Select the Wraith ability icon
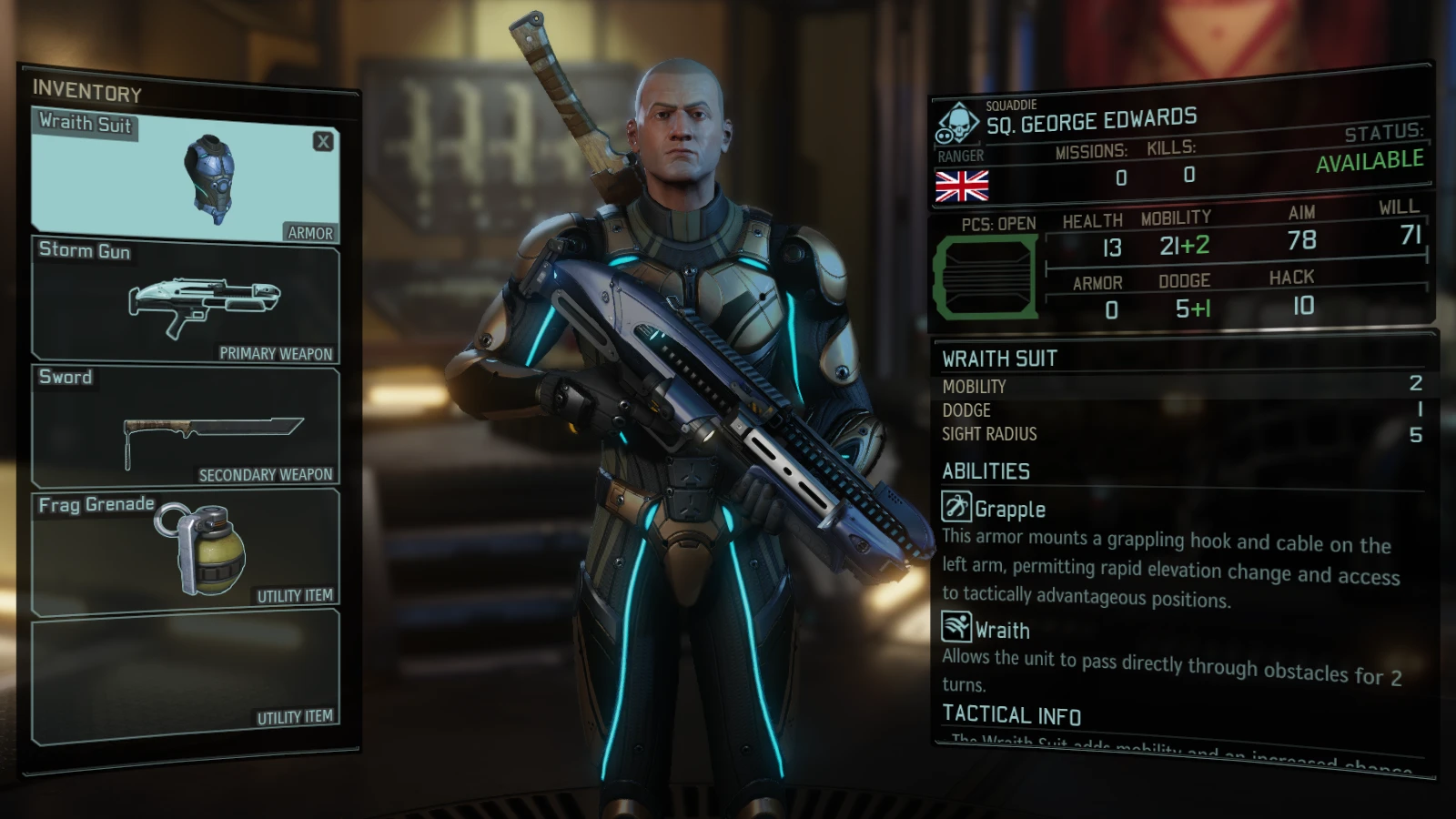Screen dimensions: 1456x819 point(957,628)
